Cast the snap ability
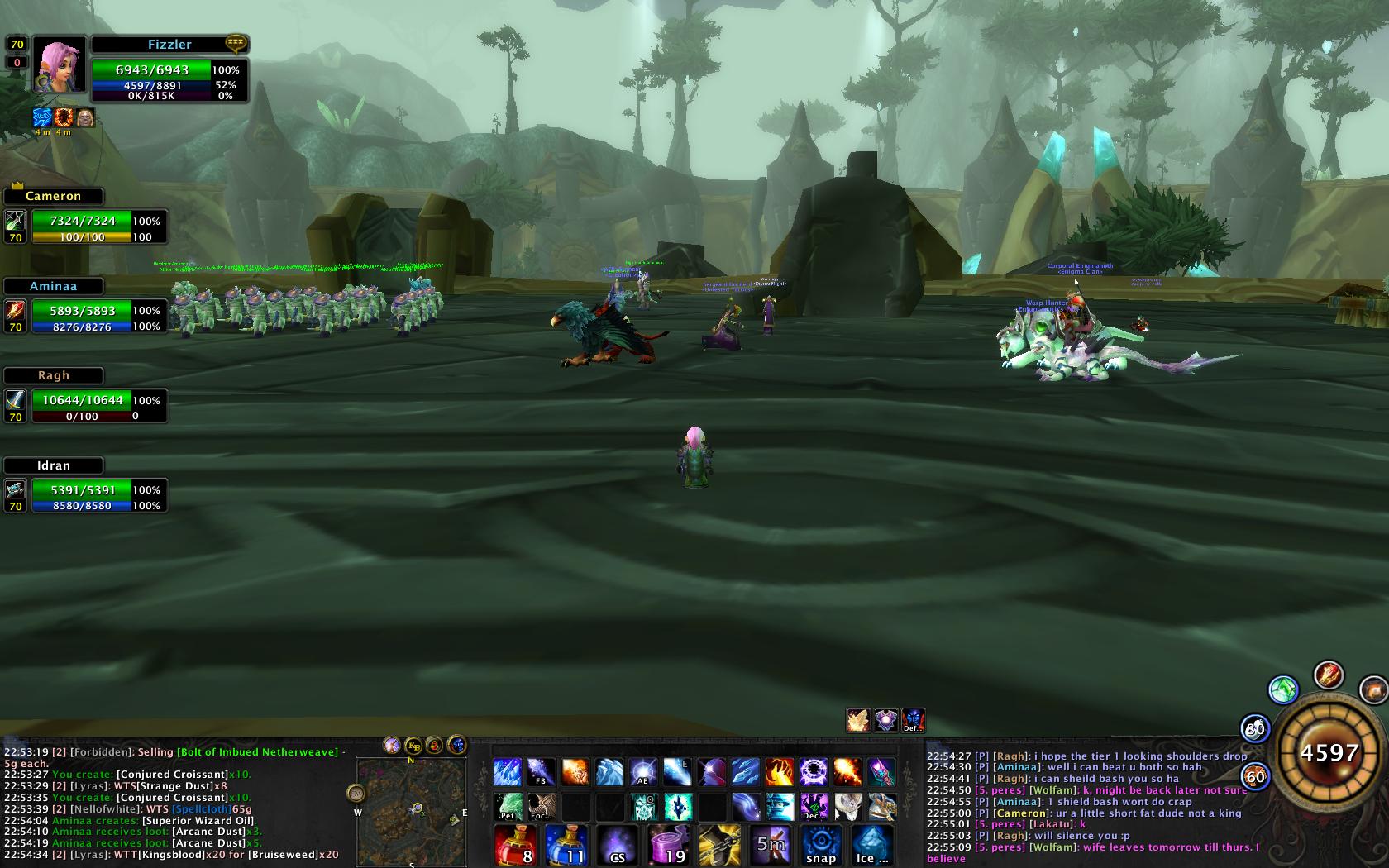The height and width of the screenshot is (868, 1389). point(821,845)
